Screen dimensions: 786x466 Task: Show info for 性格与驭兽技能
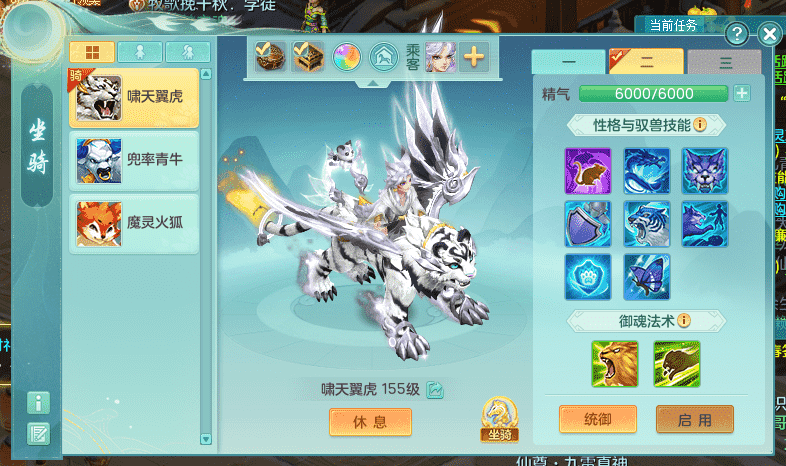coord(700,125)
